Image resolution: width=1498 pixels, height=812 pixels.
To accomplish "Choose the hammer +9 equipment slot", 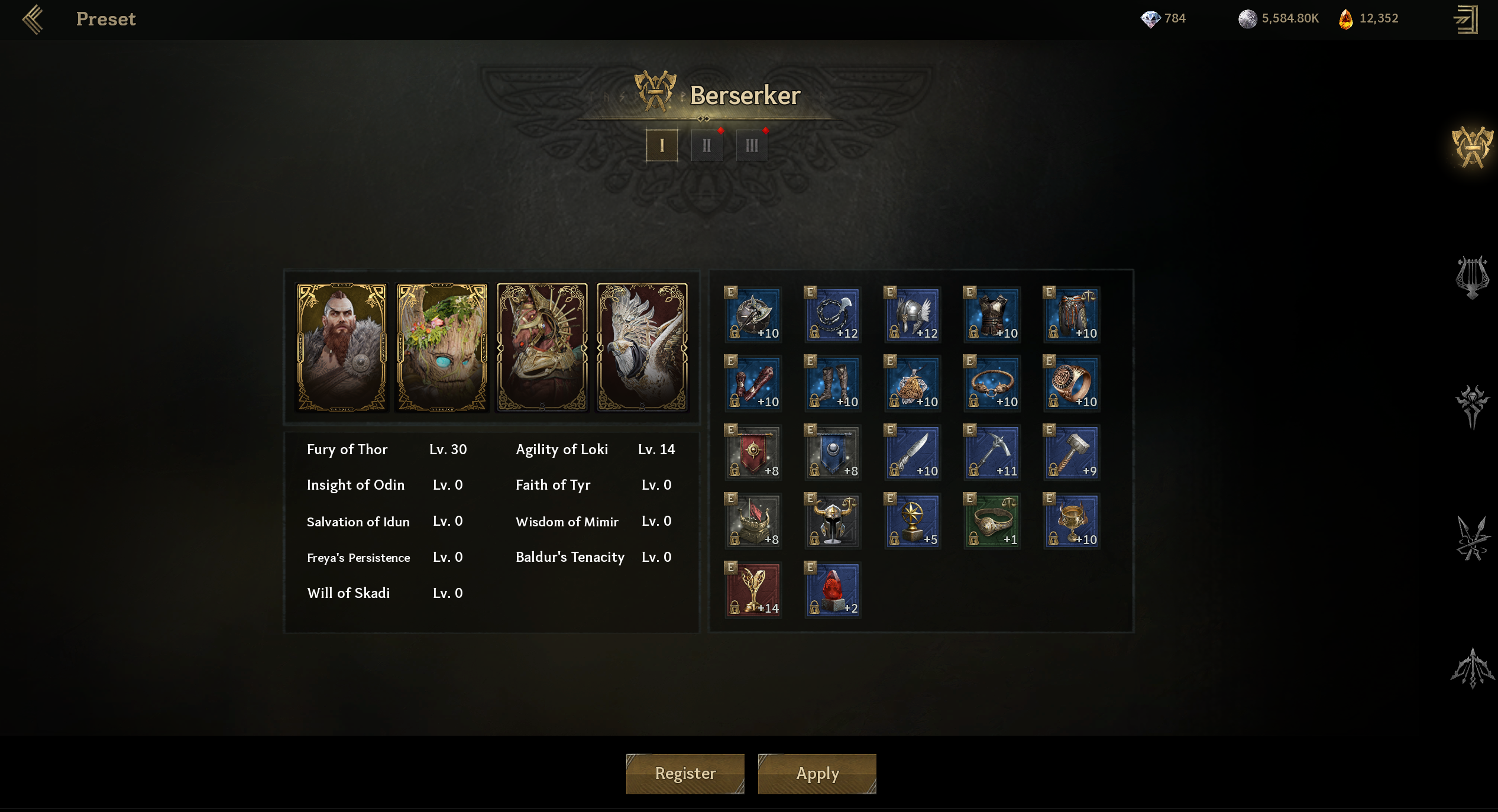I will coord(1072,452).
